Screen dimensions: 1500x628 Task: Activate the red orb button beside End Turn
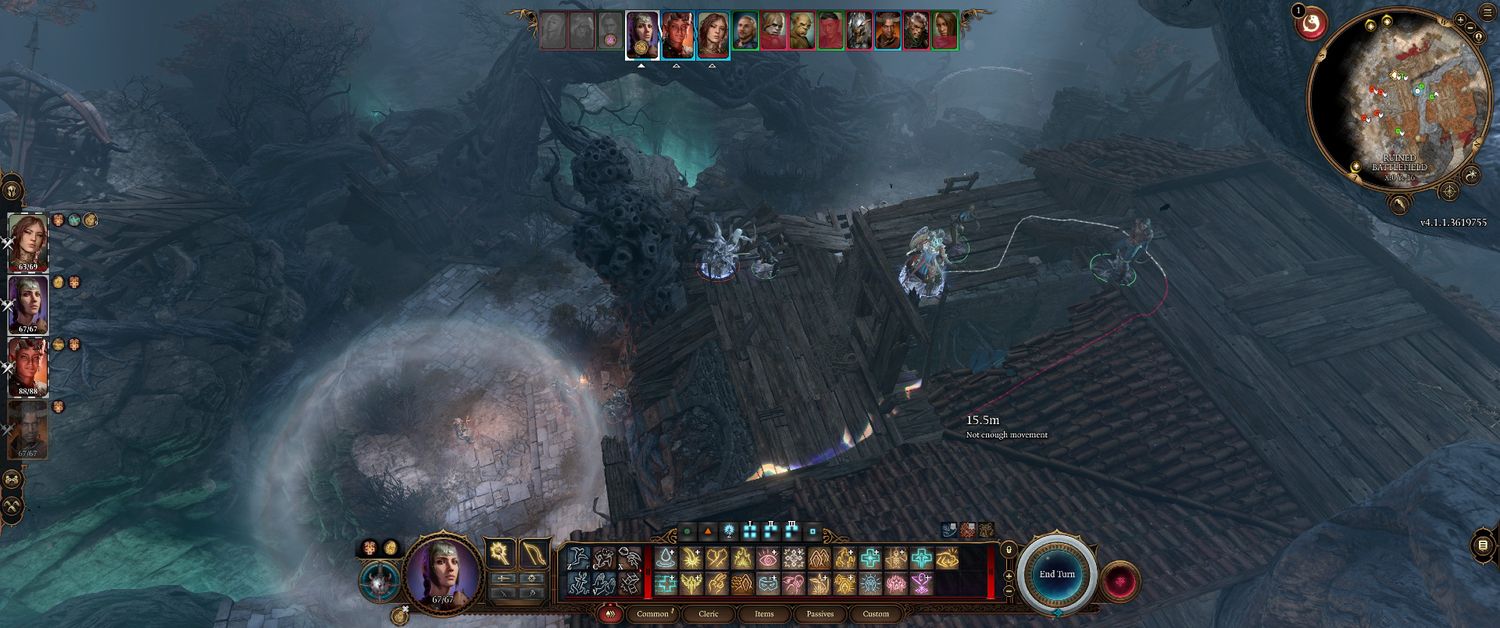(x=1121, y=580)
